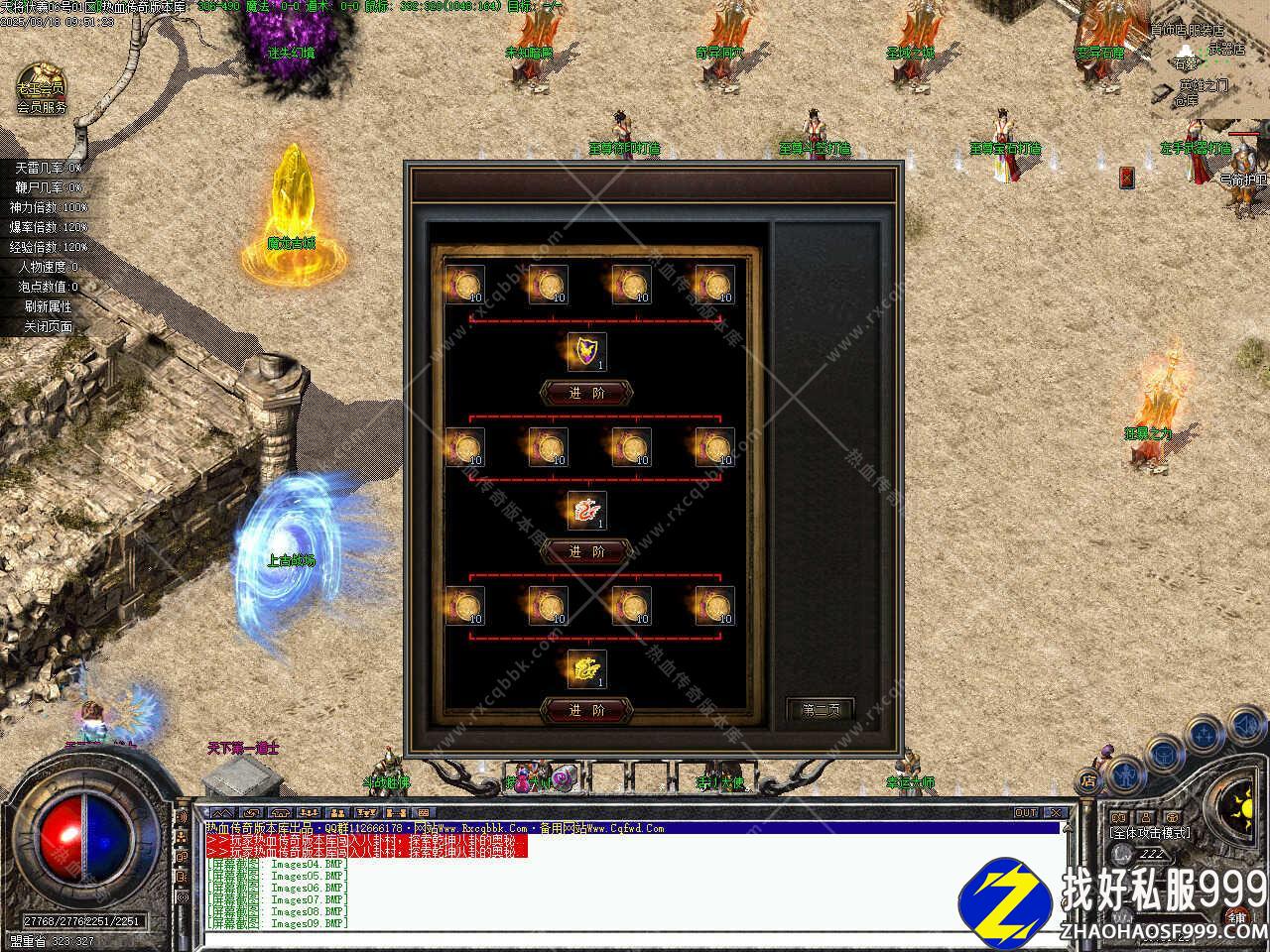Open the skills sparkle round button
The image size is (1270, 952).
pos(1204,736)
